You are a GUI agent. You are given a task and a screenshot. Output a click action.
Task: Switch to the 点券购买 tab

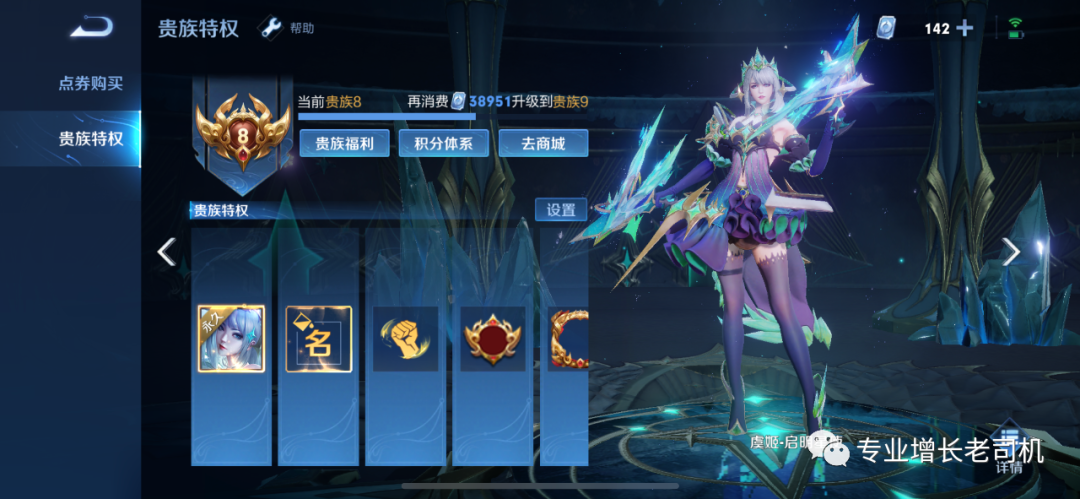(90, 83)
